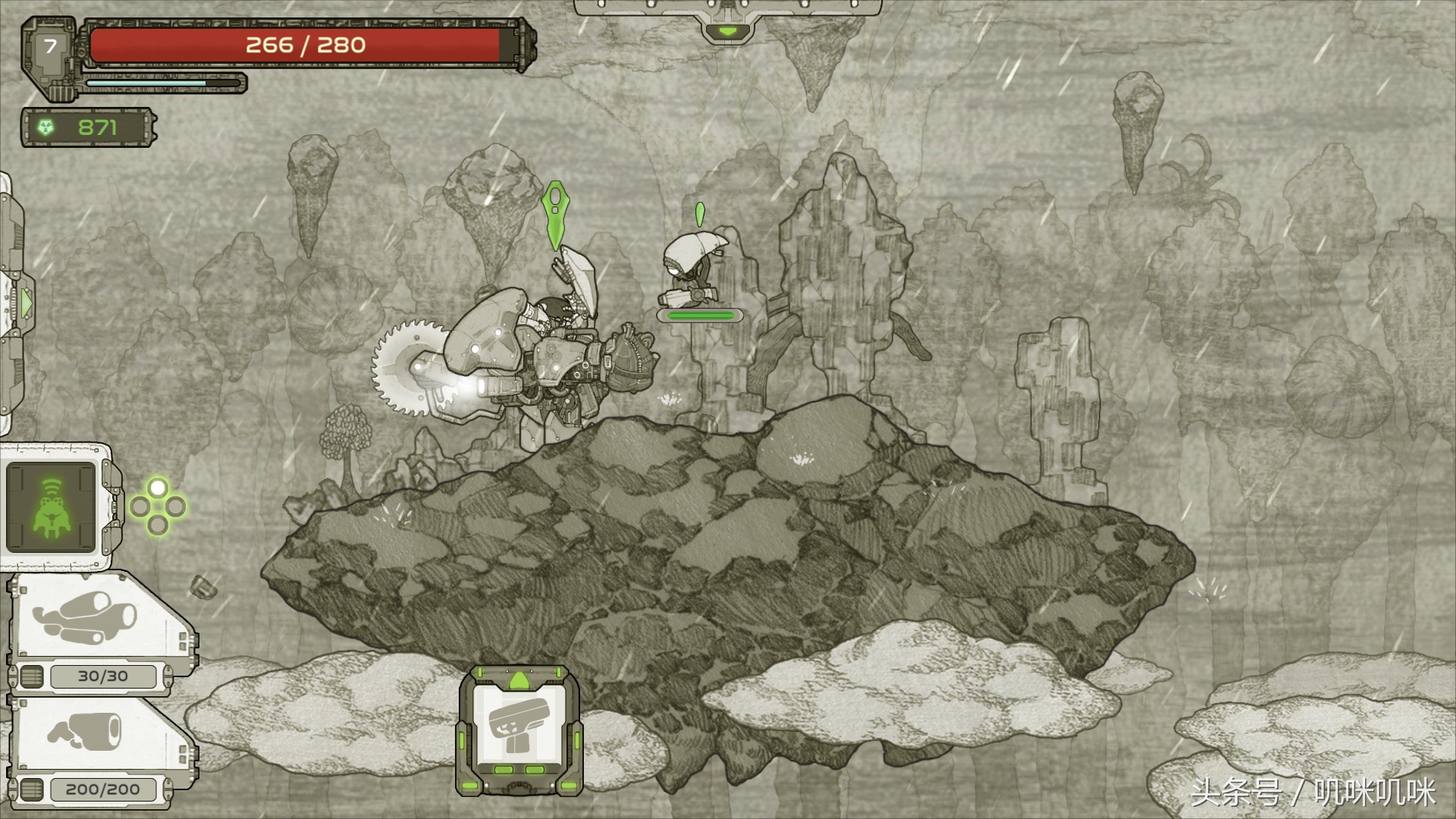
Task: Click the green marker floating above the player mech
Action: tap(557, 216)
